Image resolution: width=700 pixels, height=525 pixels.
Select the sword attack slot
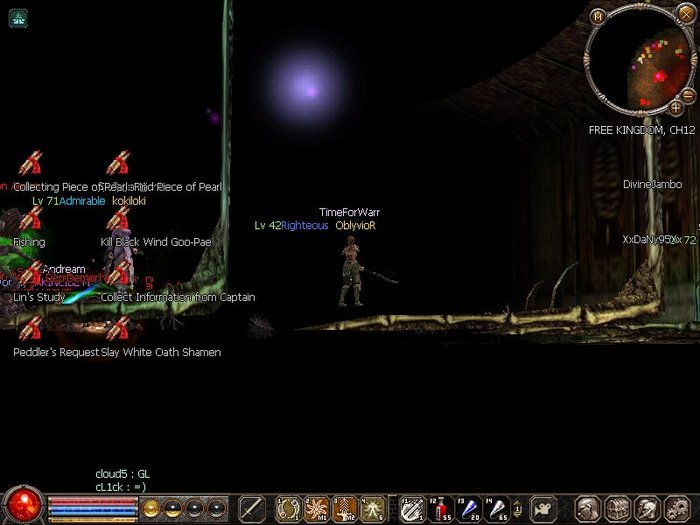(252, 509)
